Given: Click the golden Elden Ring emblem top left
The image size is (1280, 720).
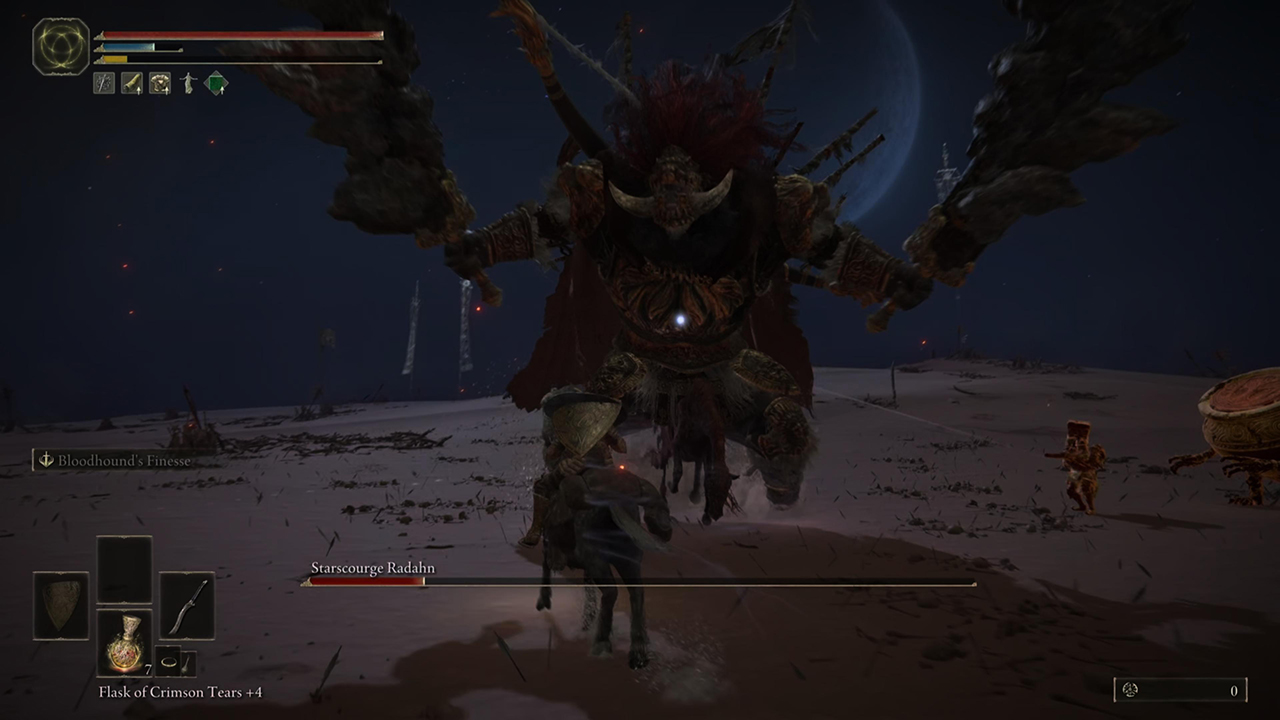Looking at the screenshot, I should [x=60, y=45].
